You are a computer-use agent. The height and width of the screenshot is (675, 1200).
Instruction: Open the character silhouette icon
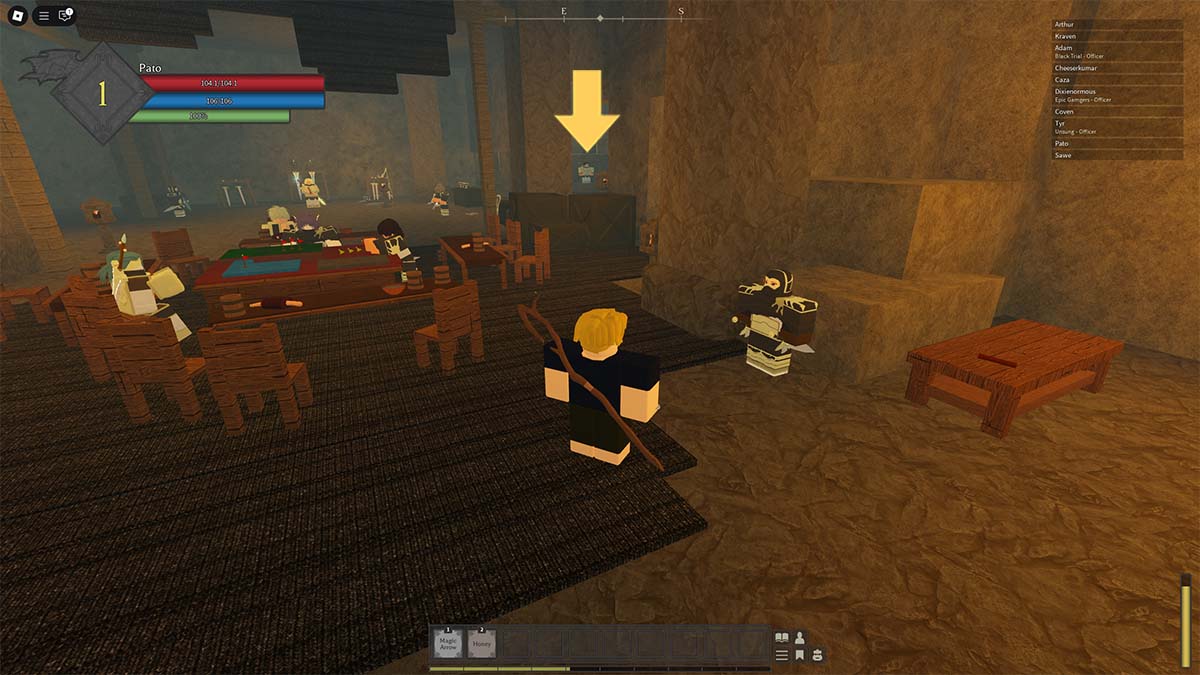tap(800, 637)
